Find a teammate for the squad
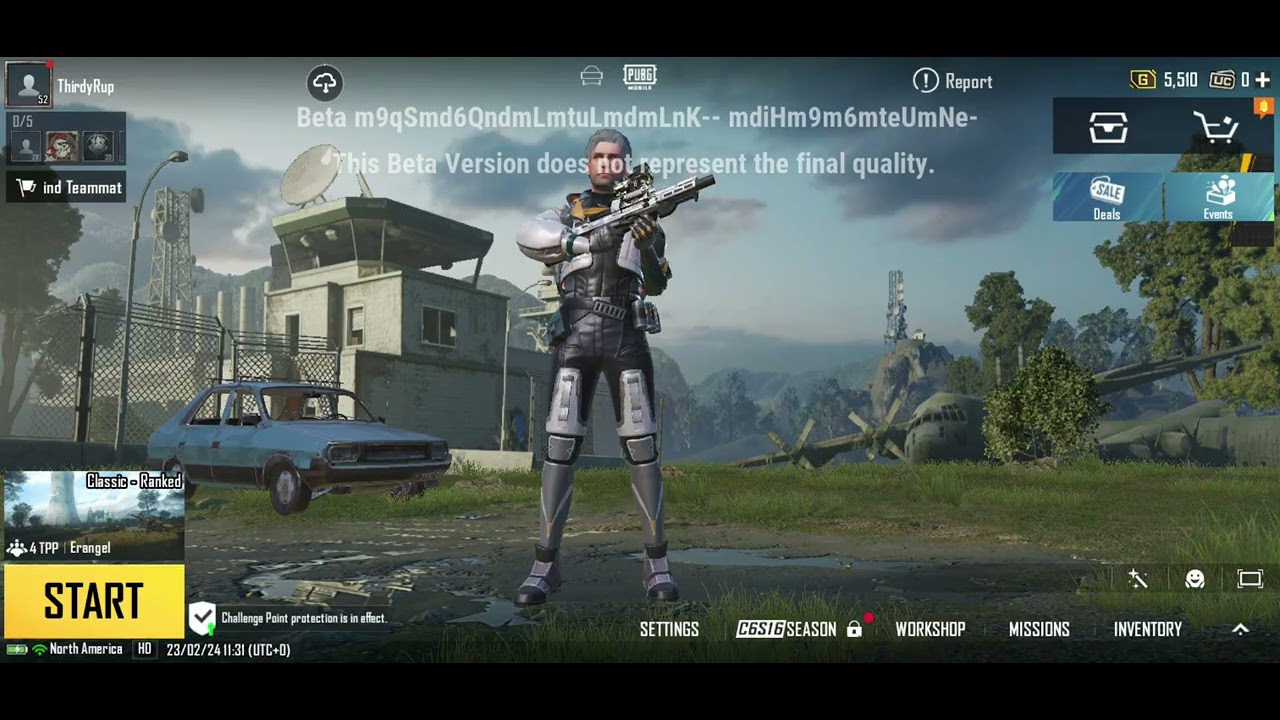This screenshot has width=1280, height=720. (68, 188)
